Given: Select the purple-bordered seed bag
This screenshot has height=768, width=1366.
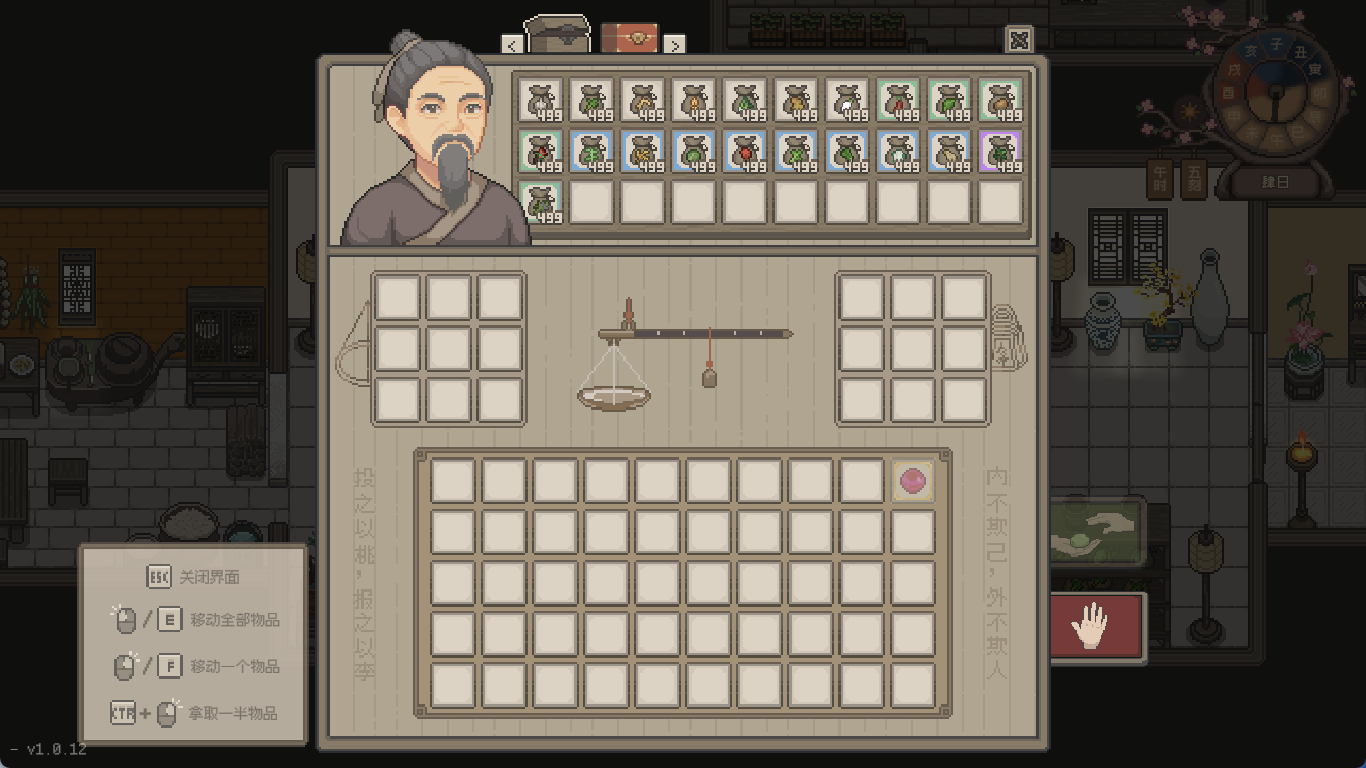Looking at the screenshot, I should (1000, 152).
